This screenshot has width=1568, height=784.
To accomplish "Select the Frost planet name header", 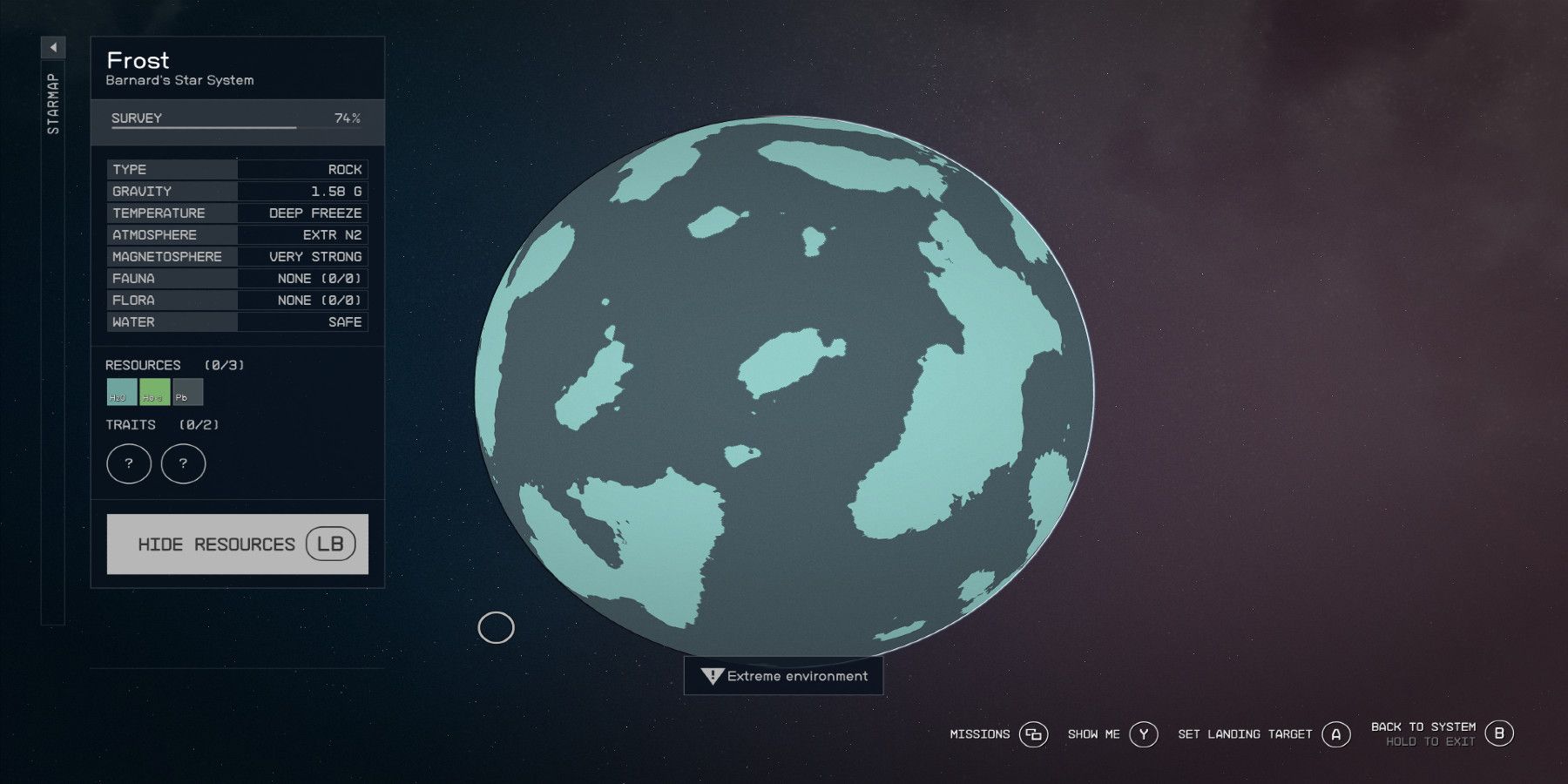I will point(138,61).
